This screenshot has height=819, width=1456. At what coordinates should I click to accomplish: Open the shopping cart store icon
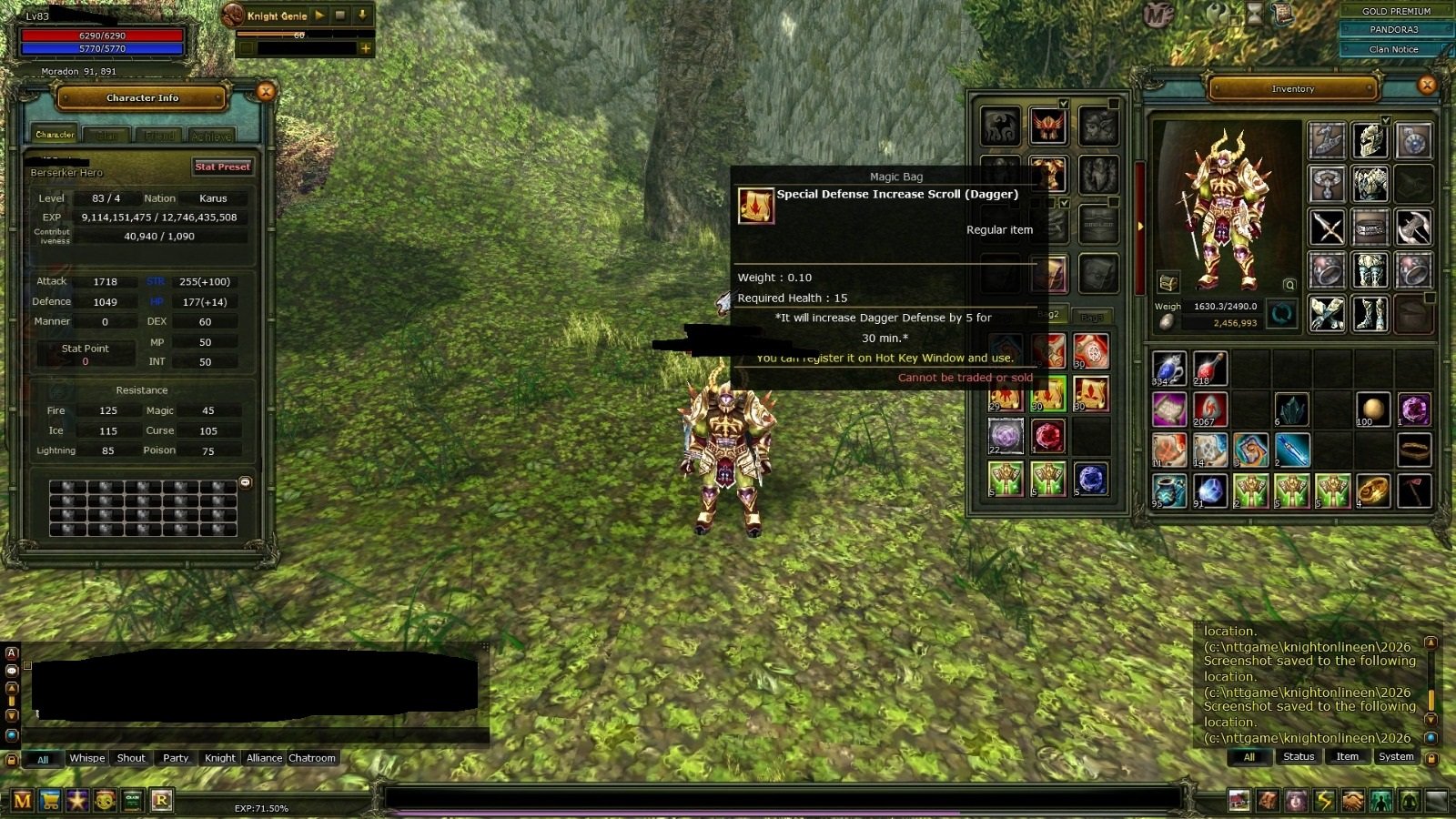pos(50,801)
